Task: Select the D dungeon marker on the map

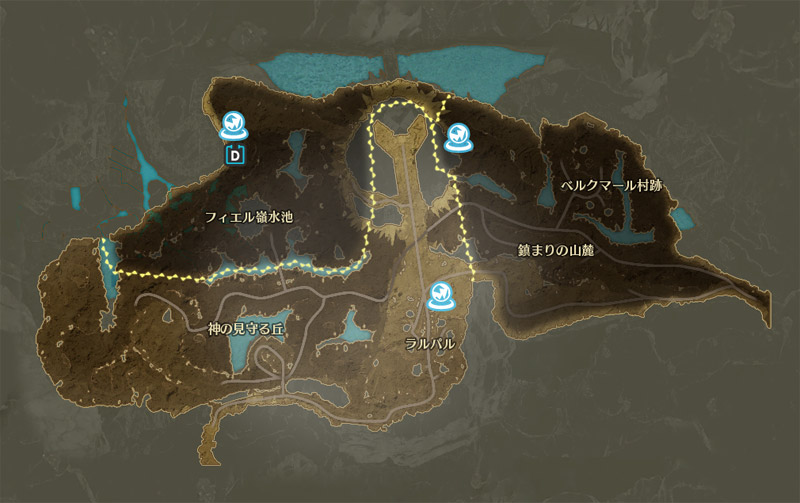Action: tap(236, 154)
